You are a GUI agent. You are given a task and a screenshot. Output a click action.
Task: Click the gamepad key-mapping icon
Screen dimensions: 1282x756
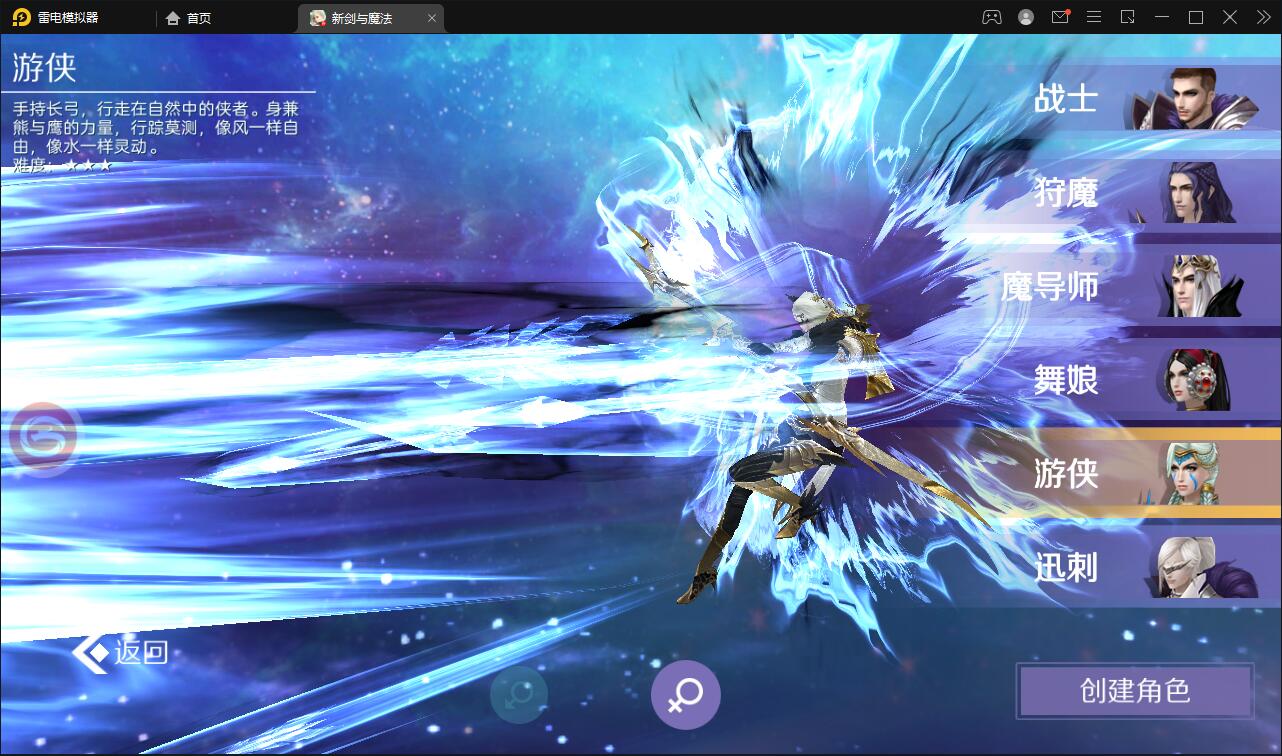(x=993, y=17)
